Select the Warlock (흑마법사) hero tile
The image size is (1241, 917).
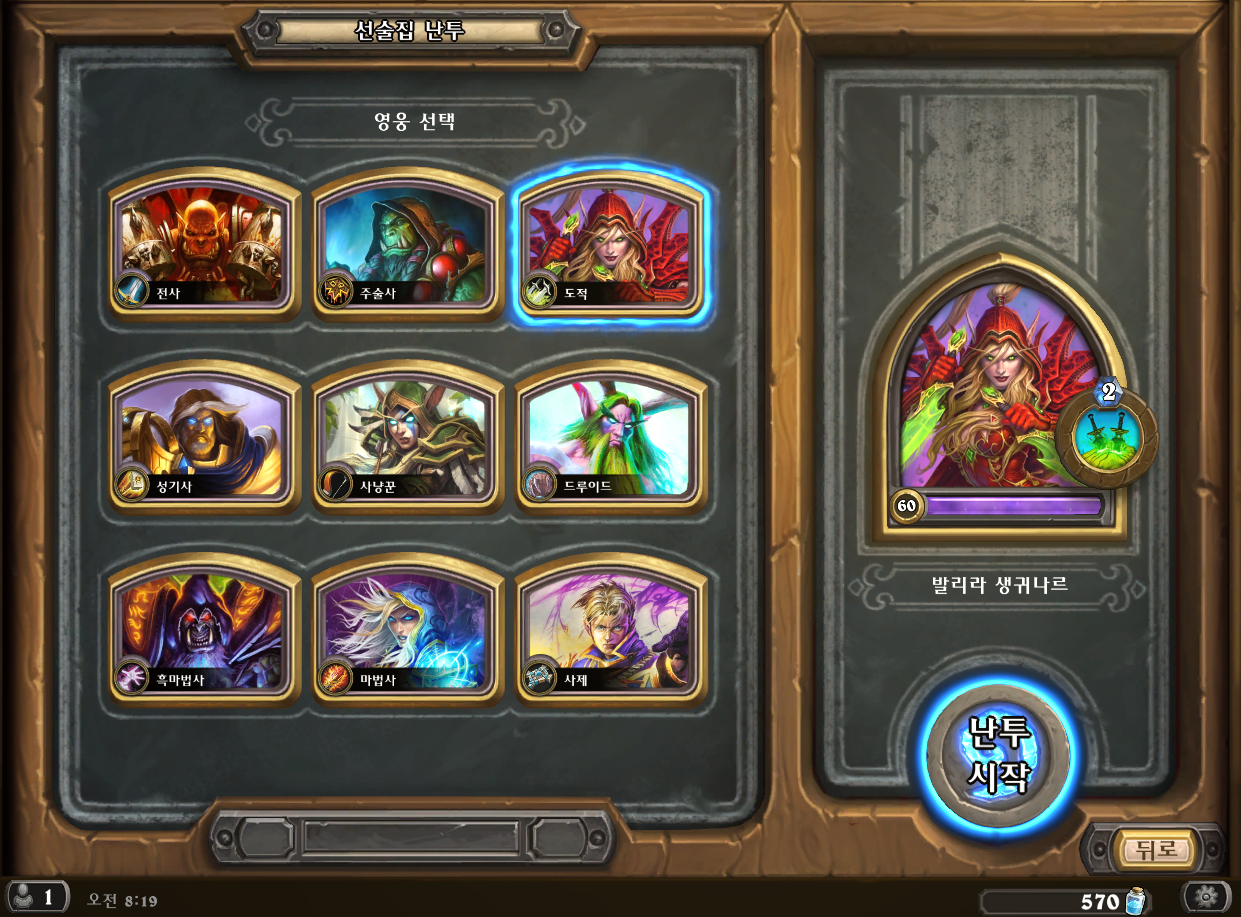pos(204,630)
